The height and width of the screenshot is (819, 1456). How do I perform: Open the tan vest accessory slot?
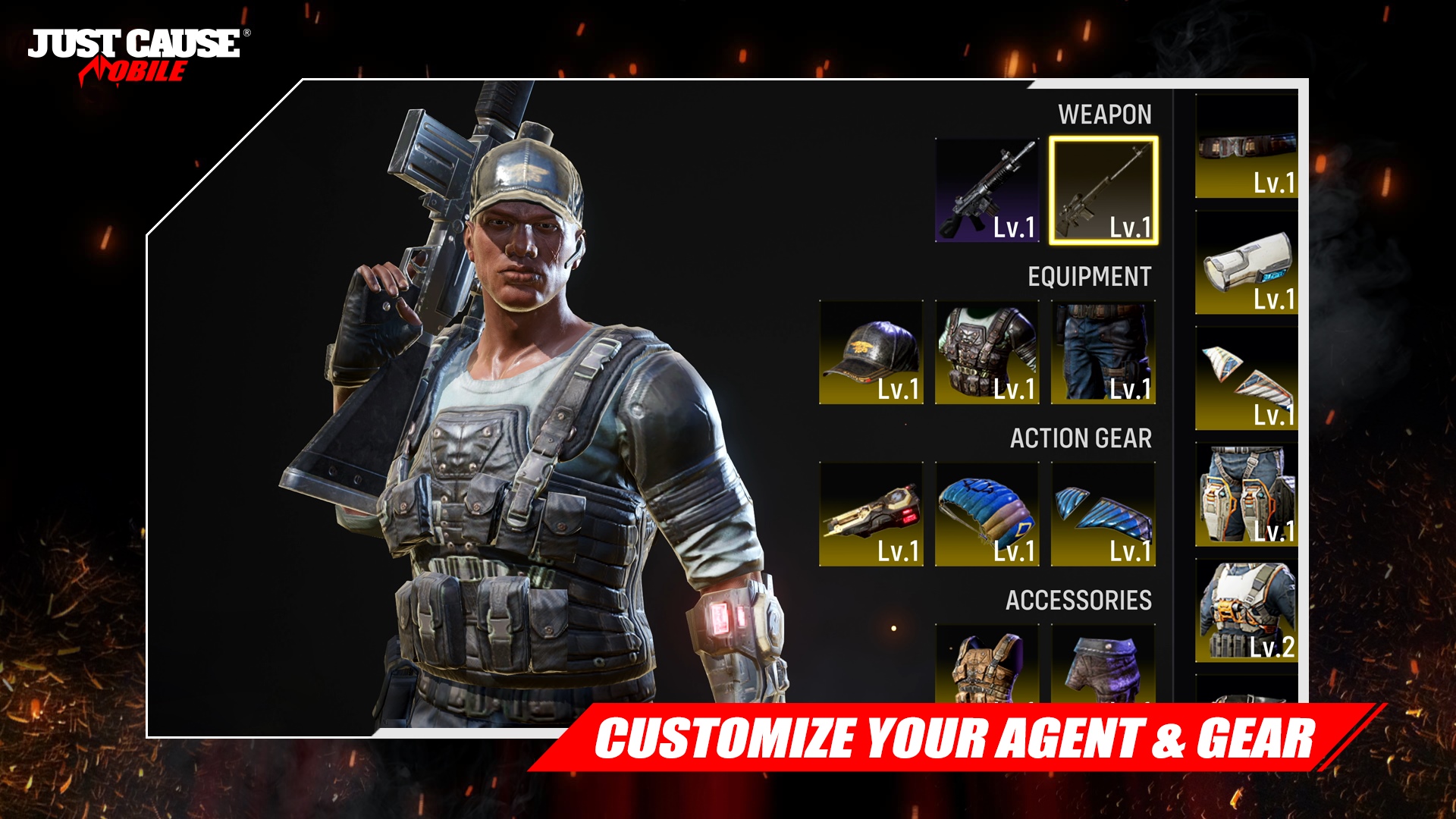(x=987, y=665)
